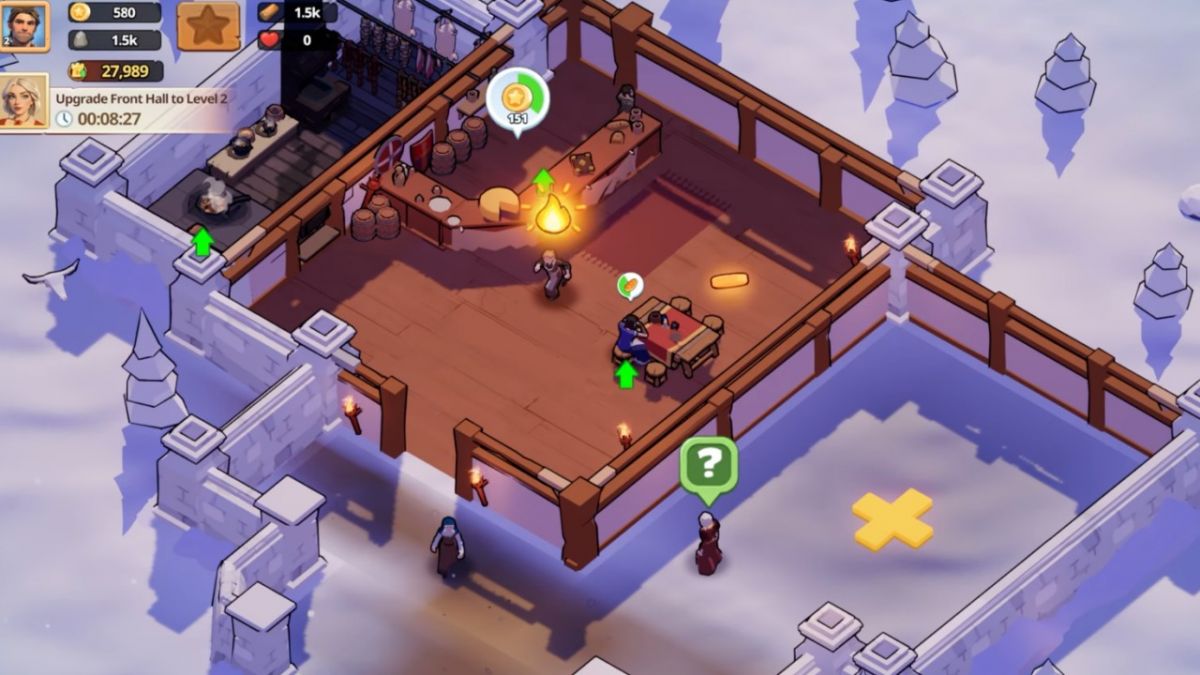Tap the green question mark speech bubble

(x=709, y=464)
